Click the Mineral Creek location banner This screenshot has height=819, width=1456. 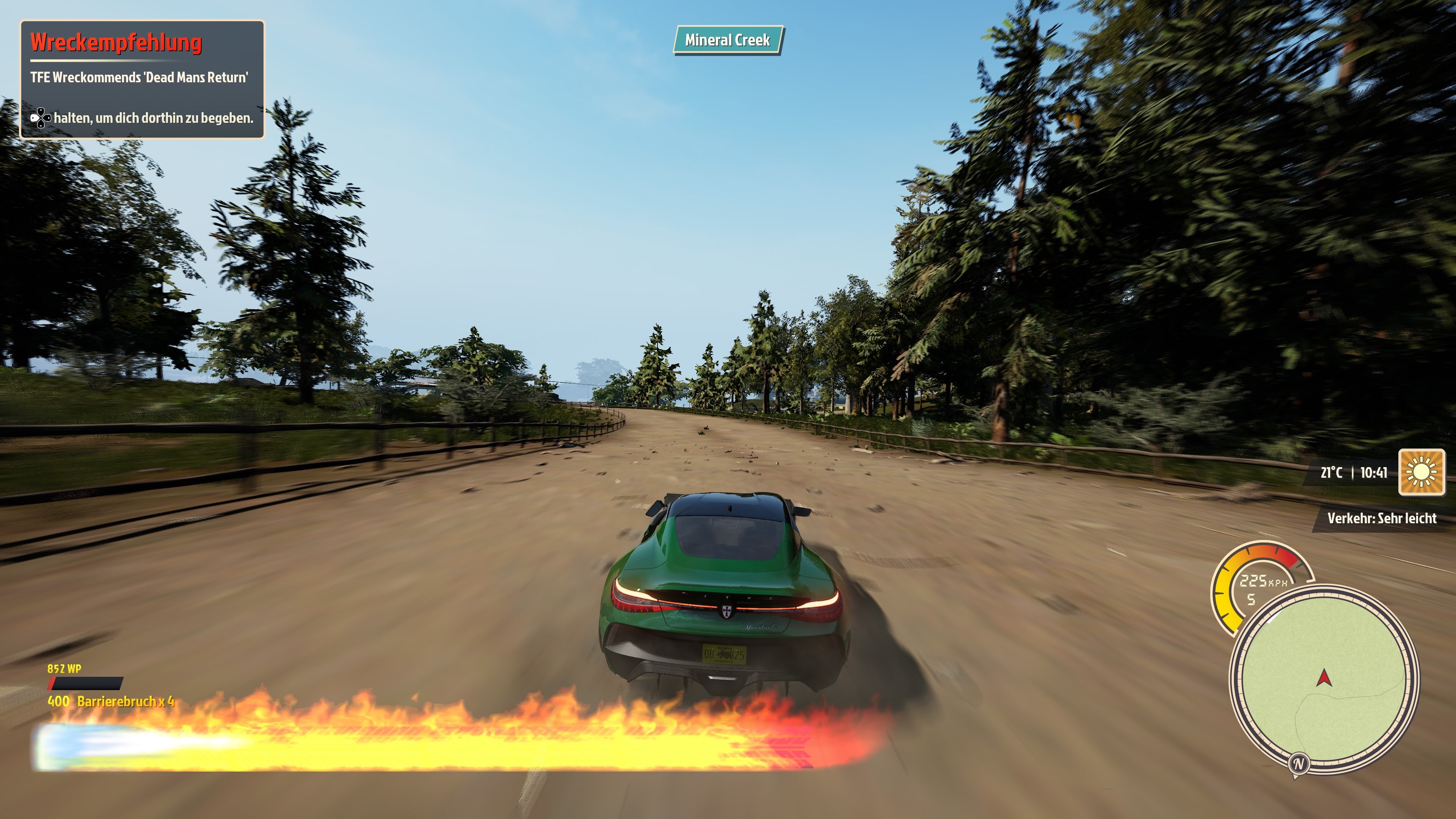pyautogui.click(x=728, y=40)
